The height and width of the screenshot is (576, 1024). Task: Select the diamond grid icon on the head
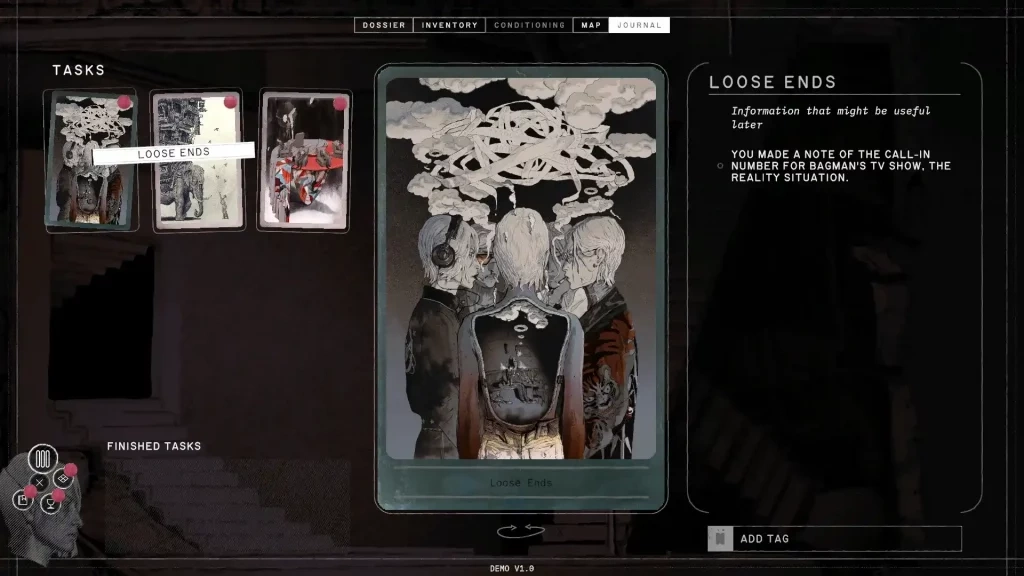(63, 479)
